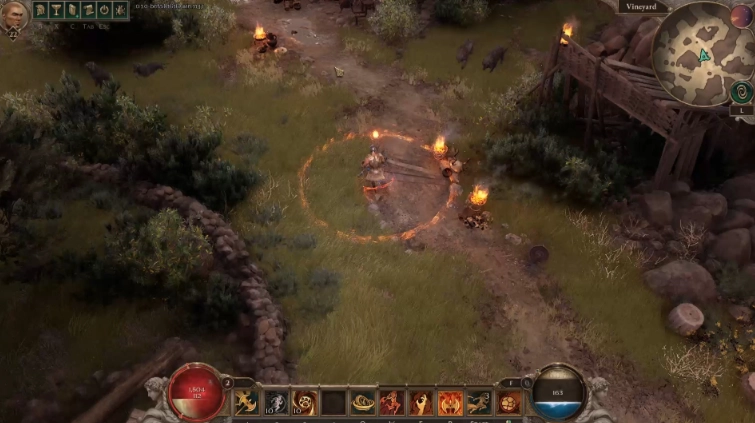This screenshot has width=755, height=423.
Task: Click the goblet icon in top menu
Action: point(56,10)
